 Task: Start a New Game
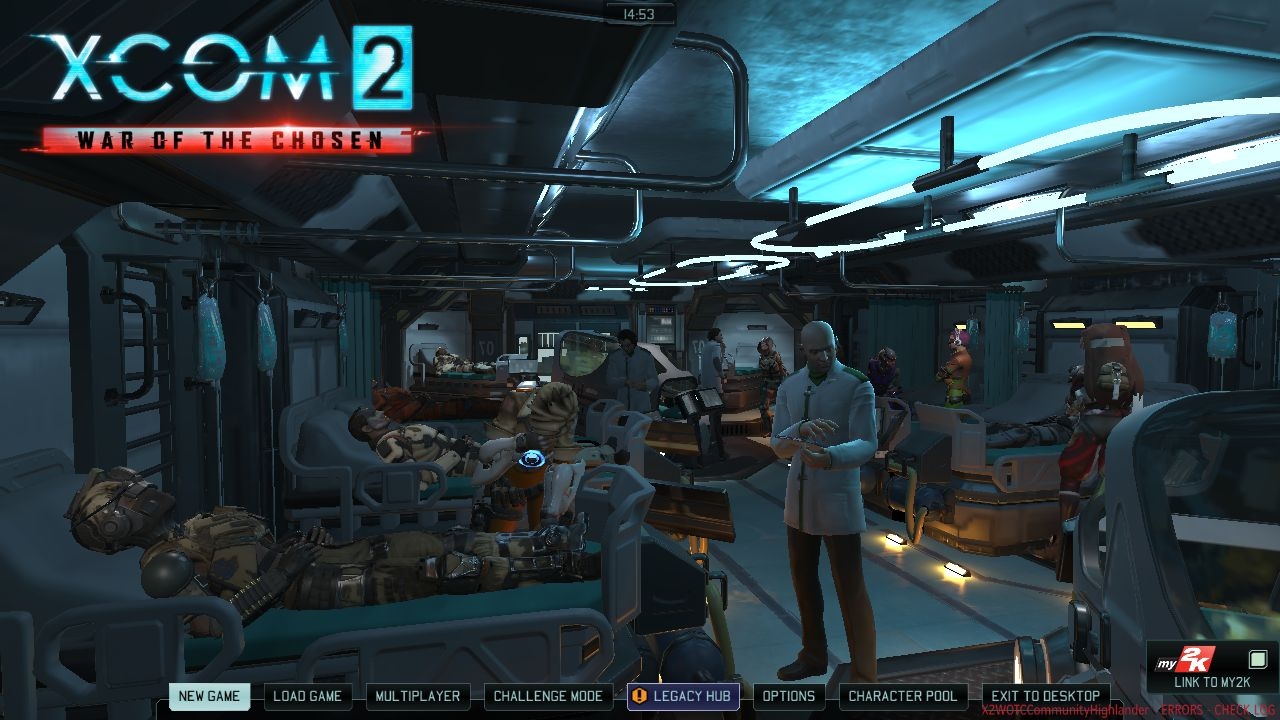click(x=209, y=696)
